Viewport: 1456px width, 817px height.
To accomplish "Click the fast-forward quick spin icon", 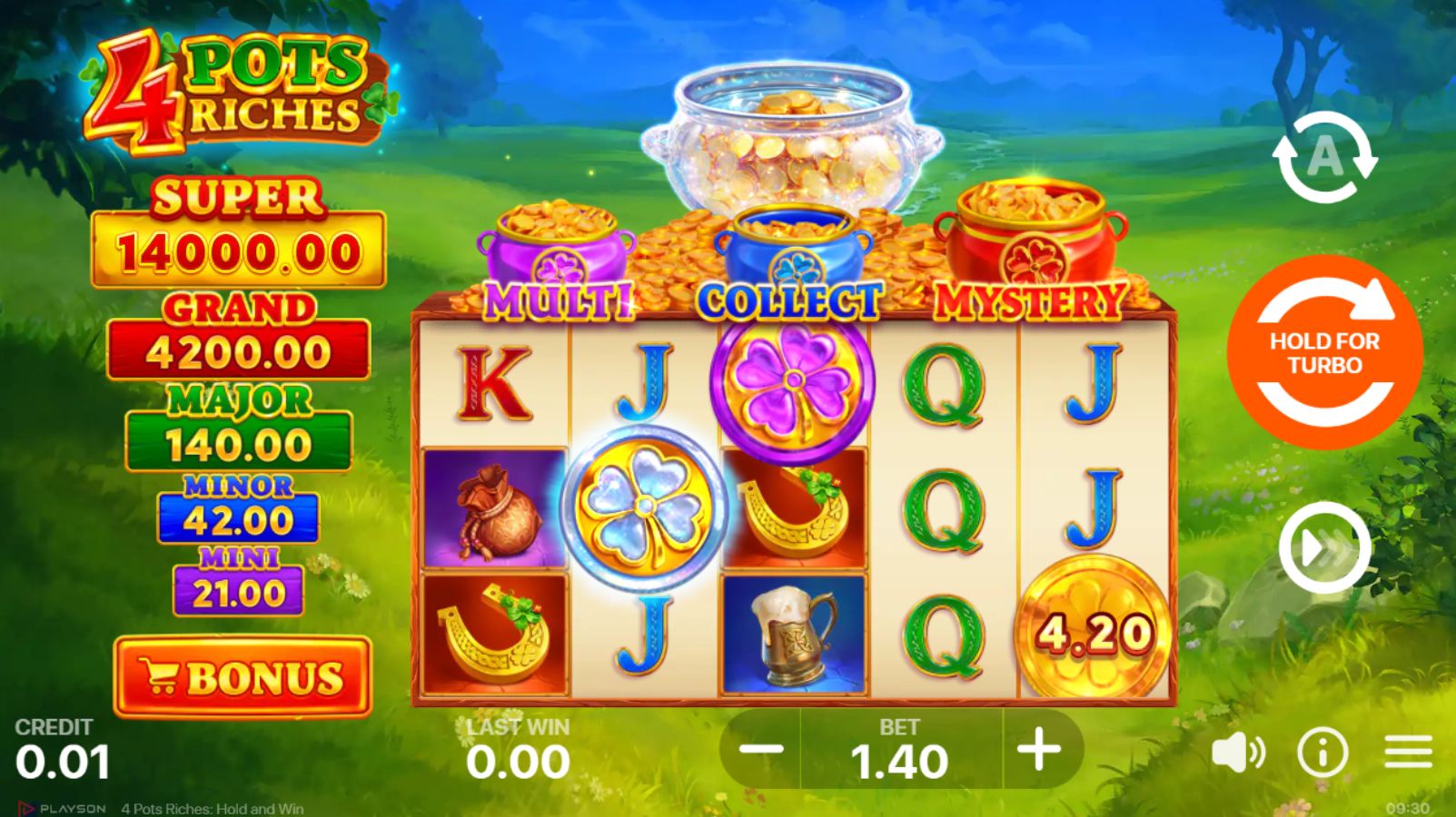I will (x=1326, y=545).
